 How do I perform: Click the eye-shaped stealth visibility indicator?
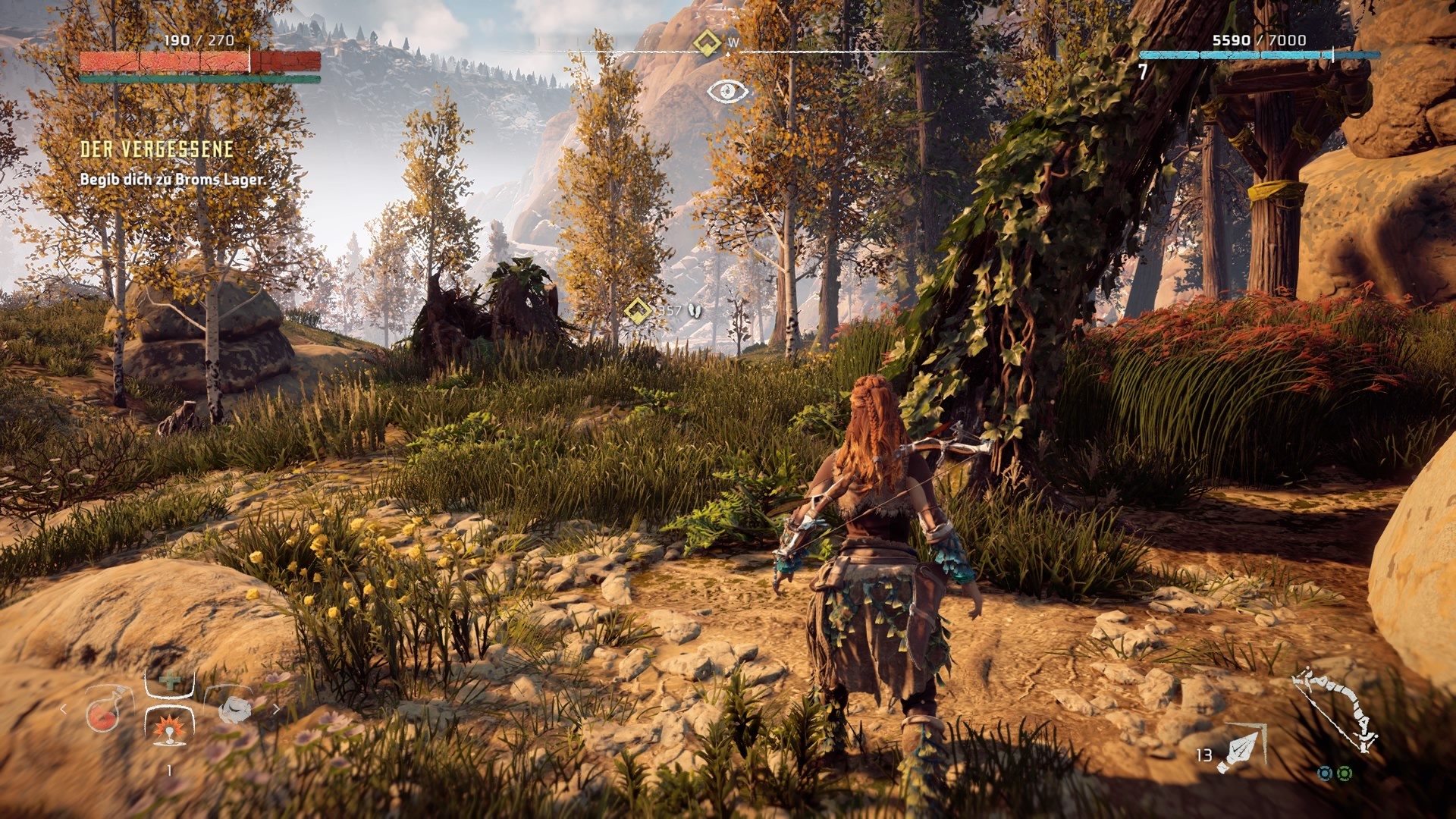tap(727, 92)
